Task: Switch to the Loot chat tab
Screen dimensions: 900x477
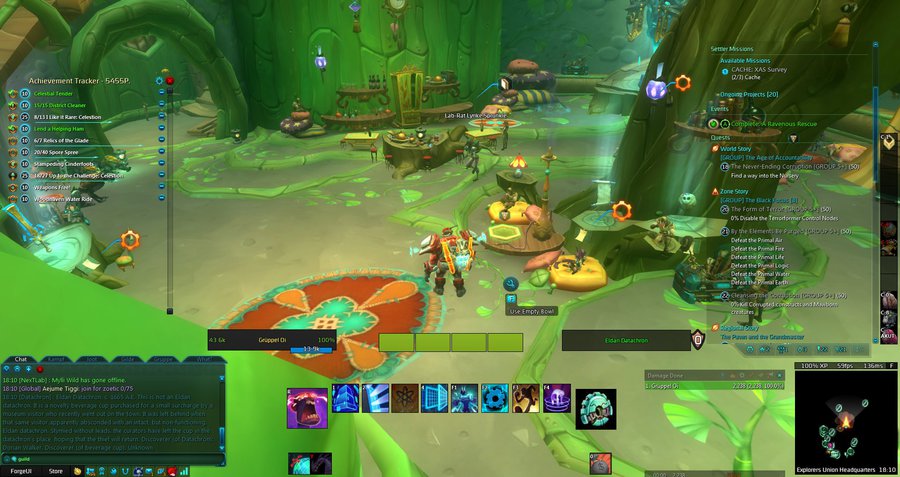Action: (92, 358)
